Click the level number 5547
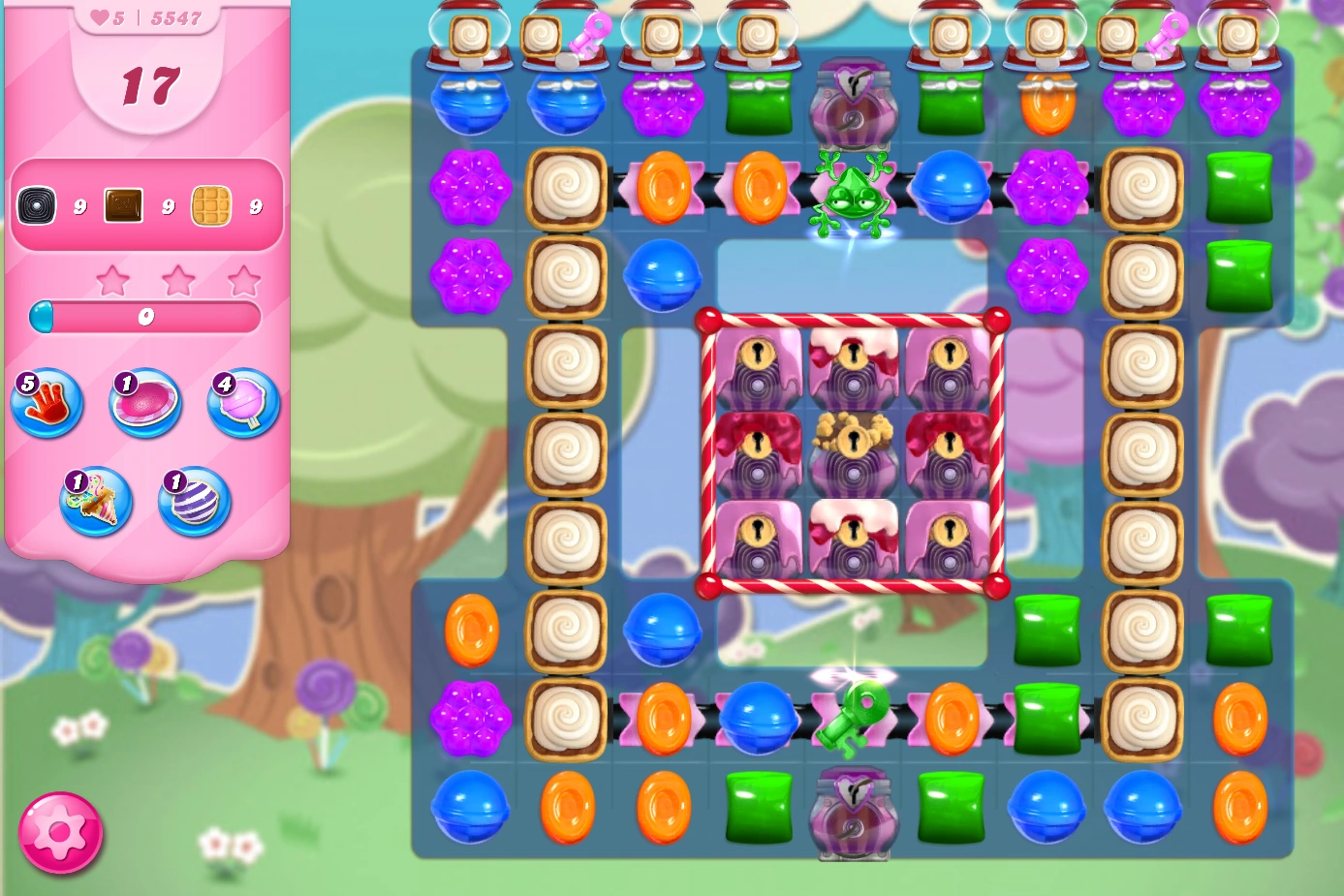The image size is (1344, 896). pos(177,16)
